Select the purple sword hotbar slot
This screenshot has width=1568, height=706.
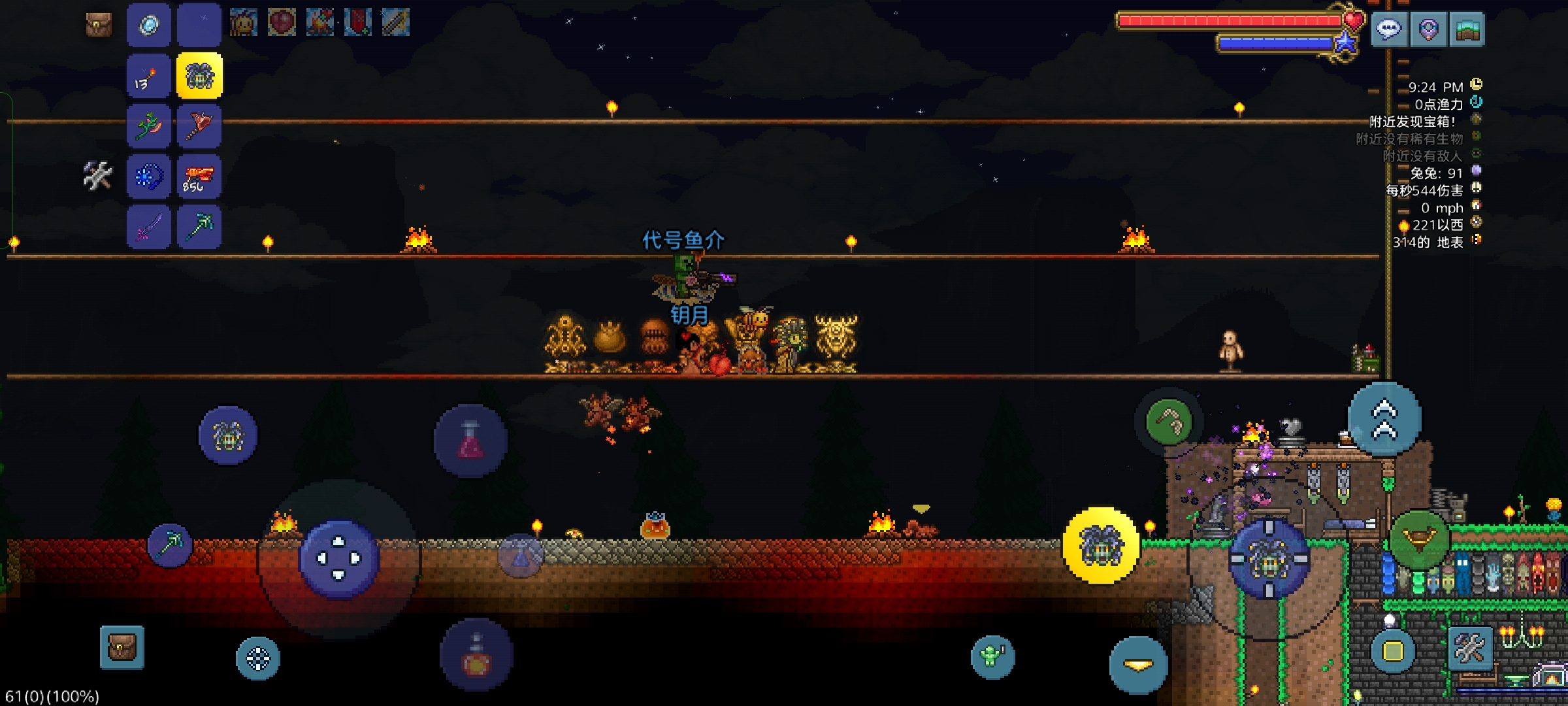coord(149,227)
